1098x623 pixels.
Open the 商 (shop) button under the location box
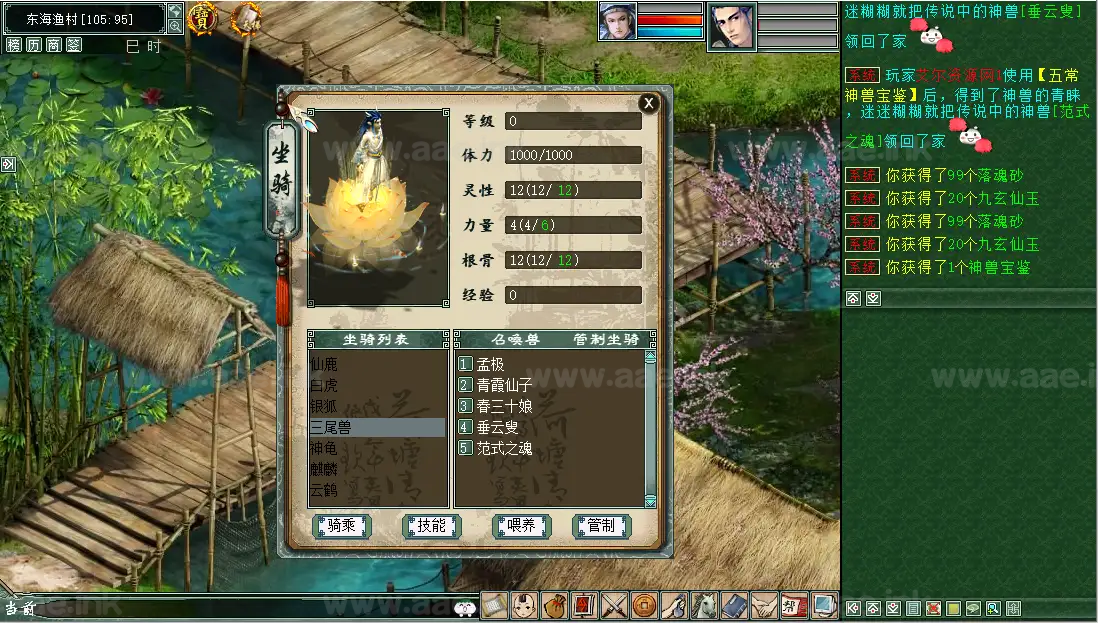(x=53, y=45)
